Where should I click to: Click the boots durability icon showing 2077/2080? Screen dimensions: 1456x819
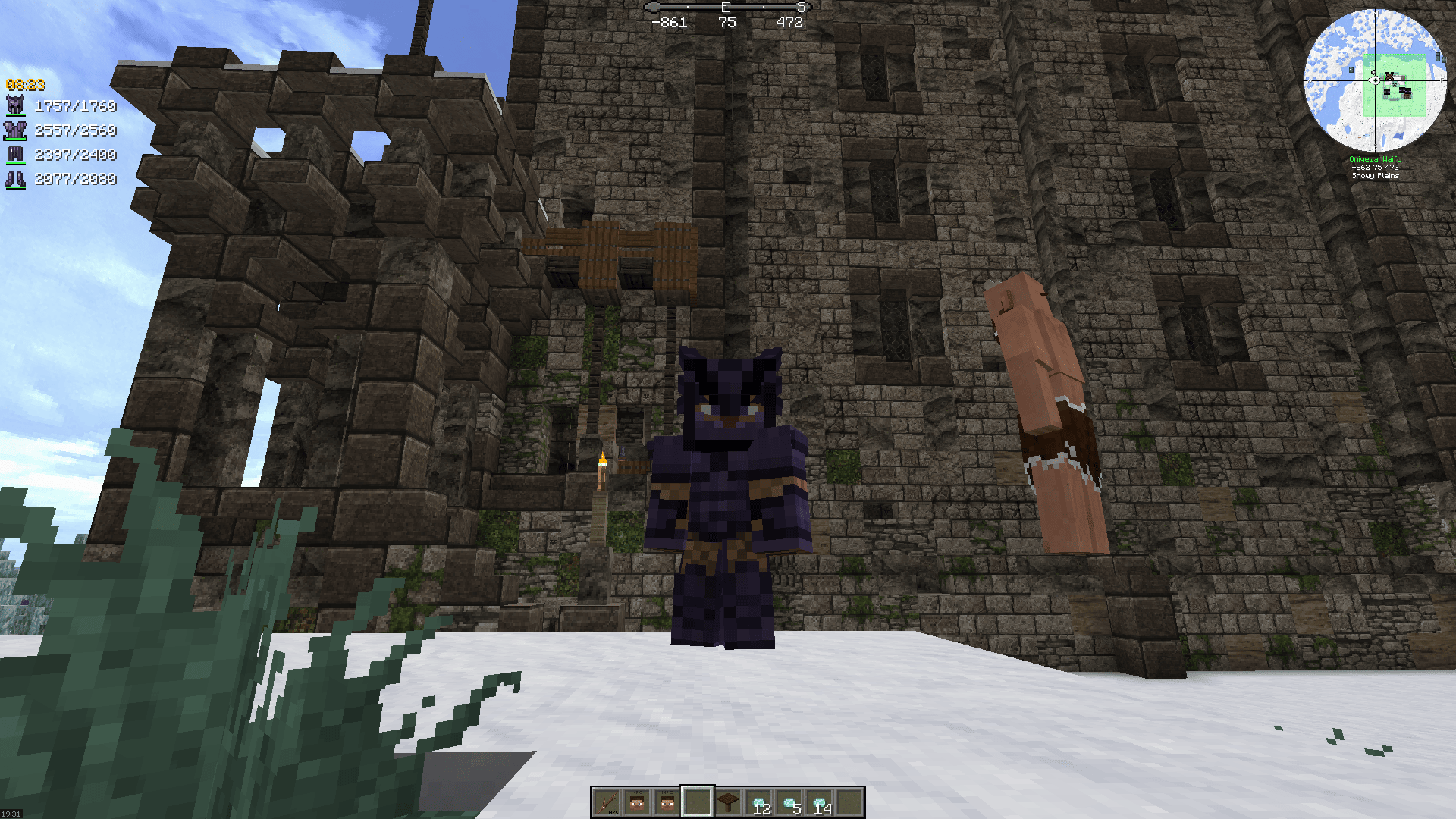[x=15, y=178]
